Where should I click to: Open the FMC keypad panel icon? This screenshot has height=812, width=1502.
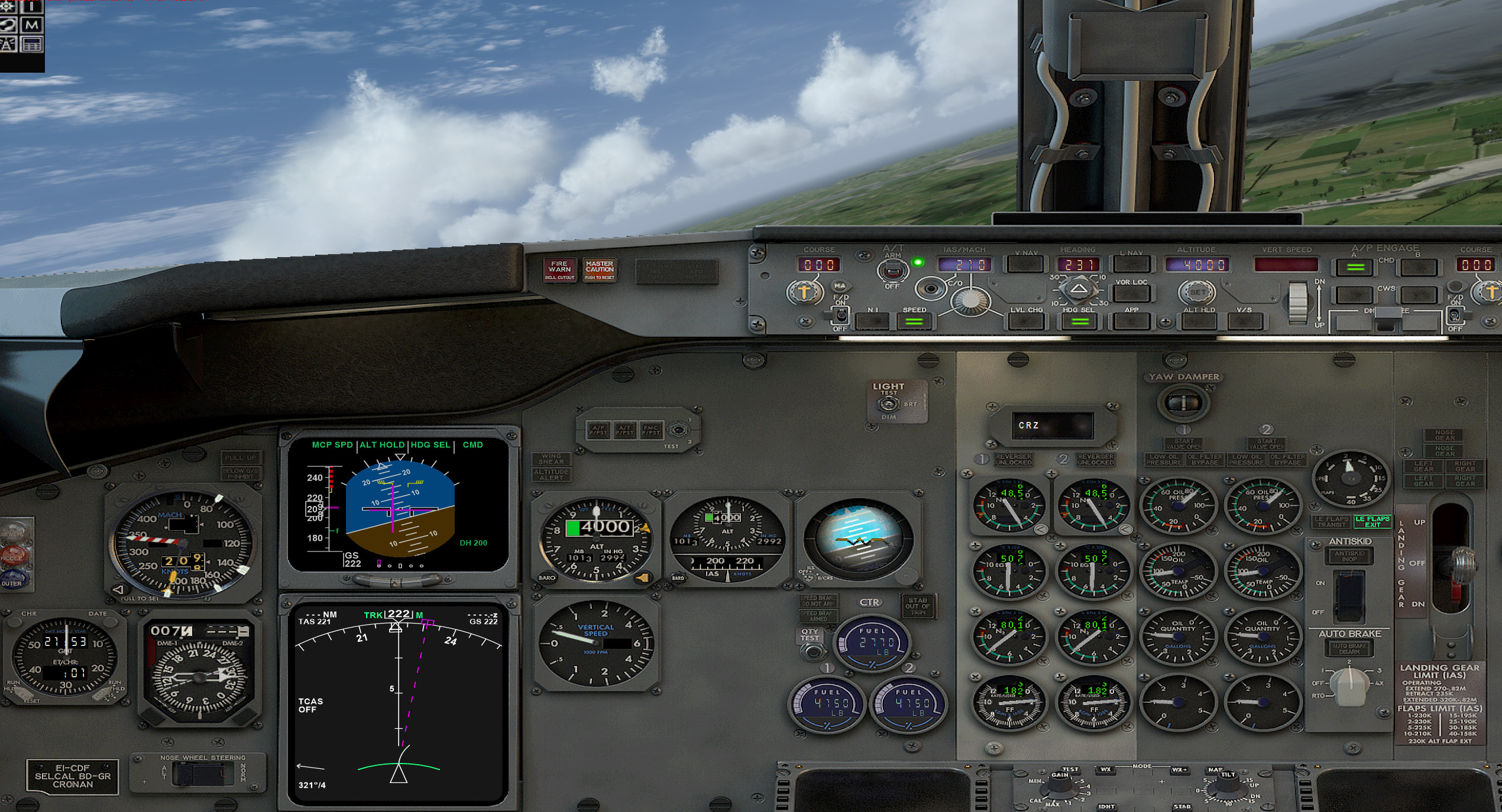pyautogui.click(x=32, y=44)
